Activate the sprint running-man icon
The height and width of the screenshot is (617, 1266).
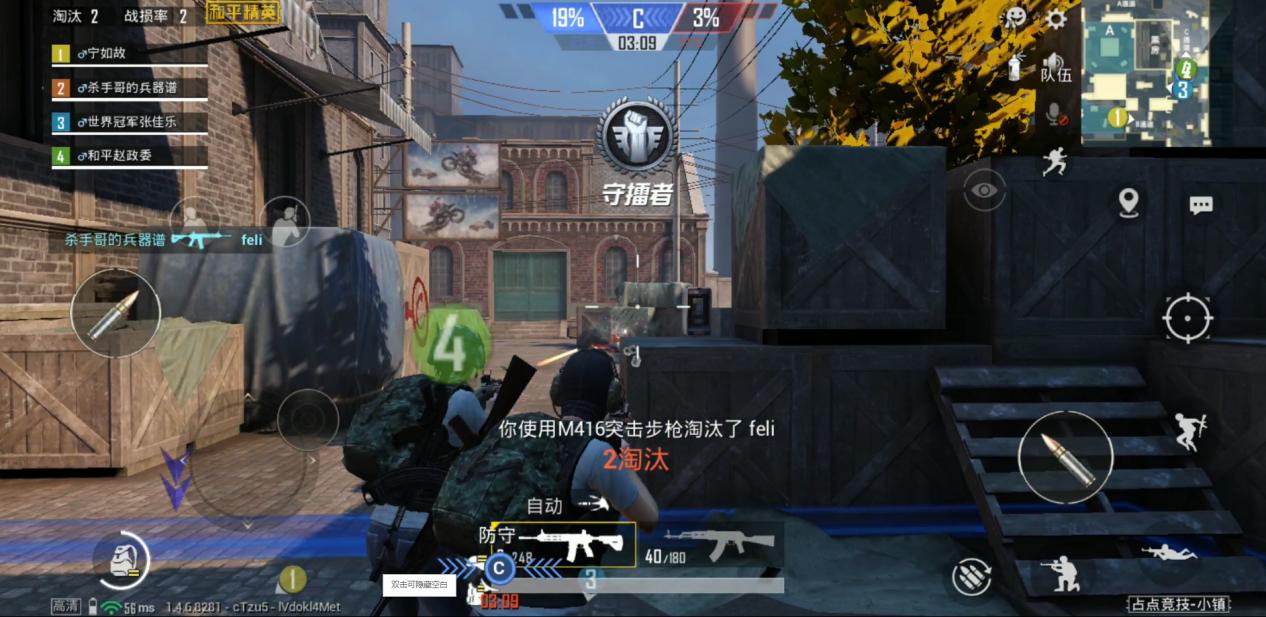(x=1055, y=161)
